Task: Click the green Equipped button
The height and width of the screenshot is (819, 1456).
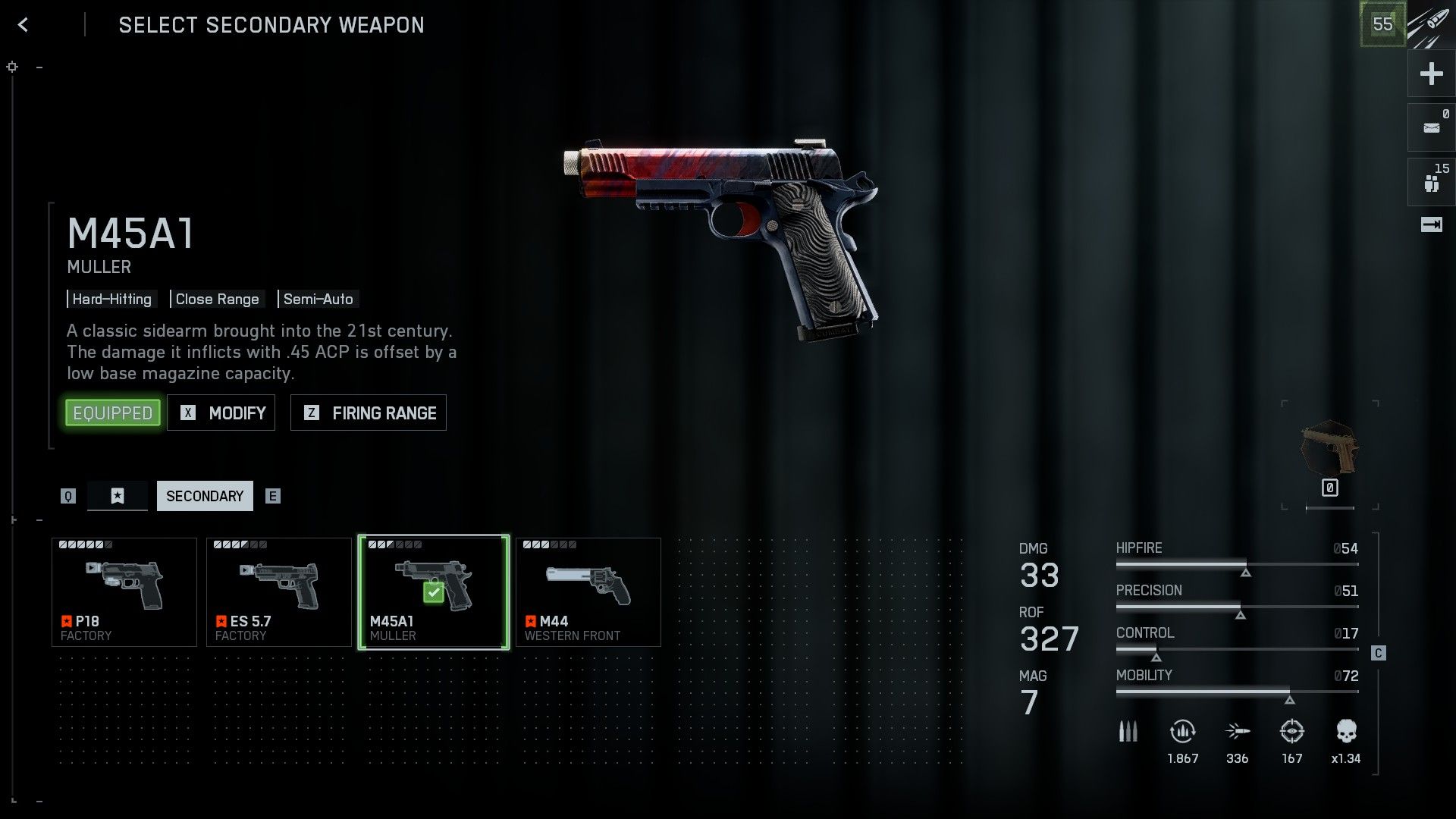Action: click(x=113, y=413)
